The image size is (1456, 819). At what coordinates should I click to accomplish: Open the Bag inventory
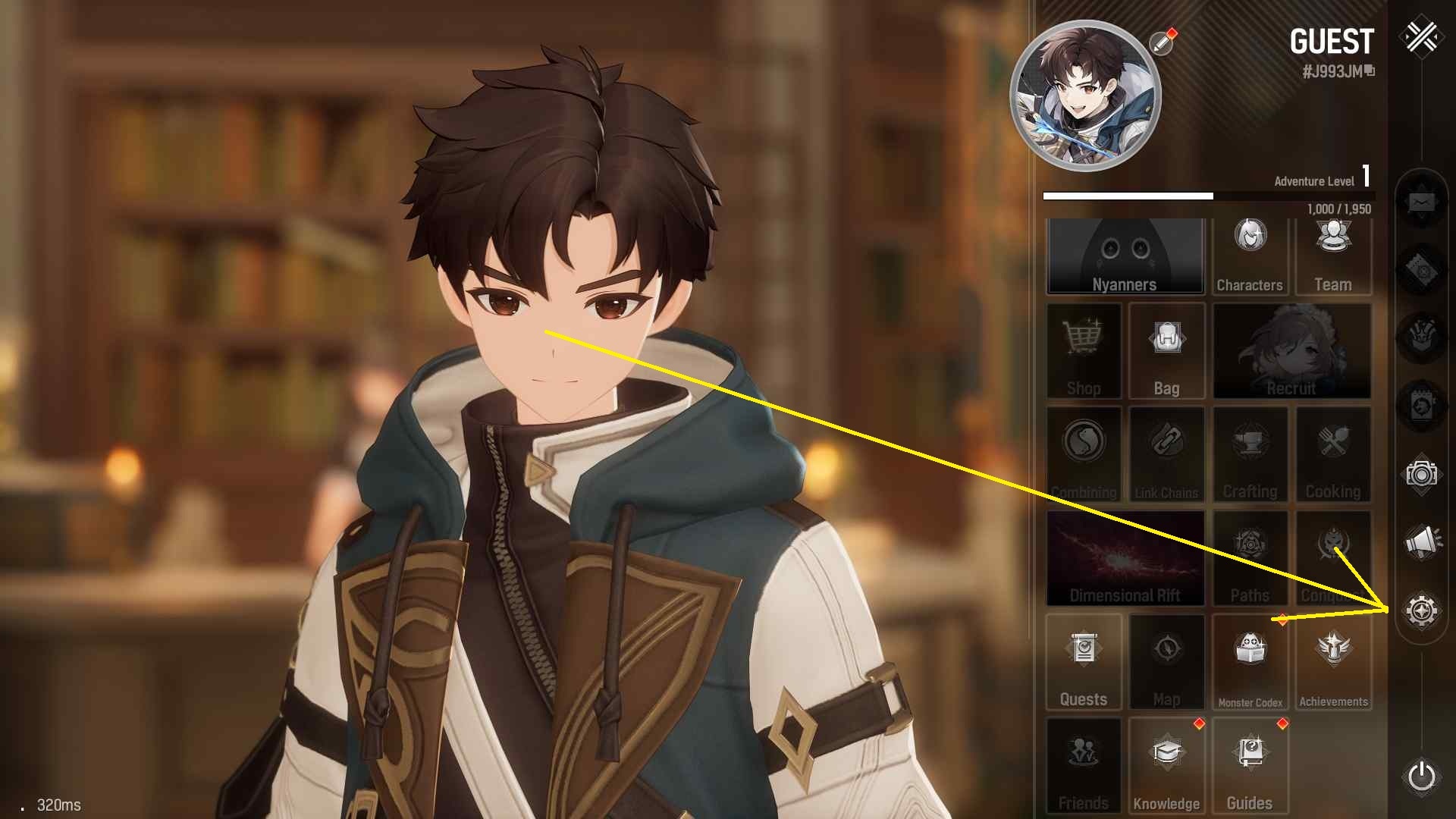point(1166,351)
